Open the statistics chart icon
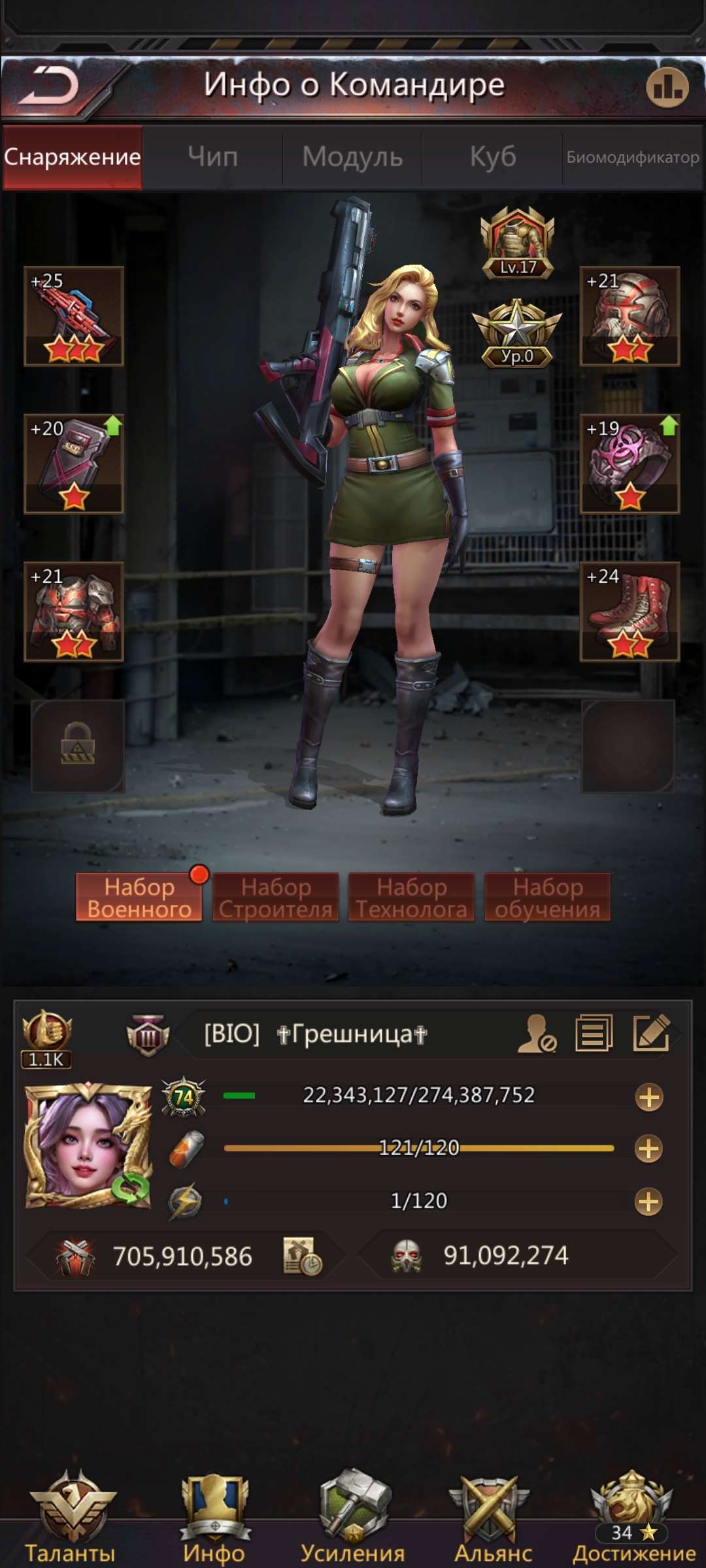This screenshot has width=706, height=1568. pos(667,87)
